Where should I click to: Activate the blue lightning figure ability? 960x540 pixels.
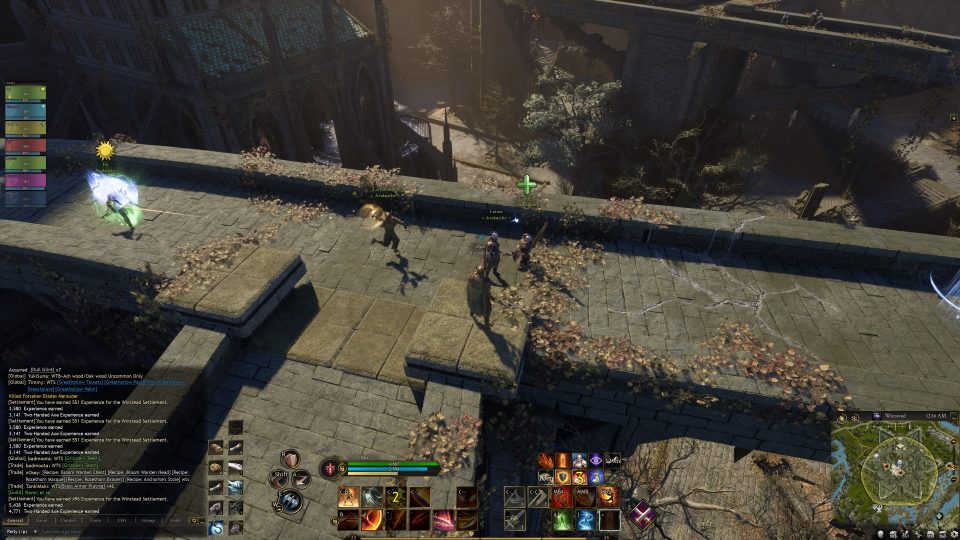[586, 519]
